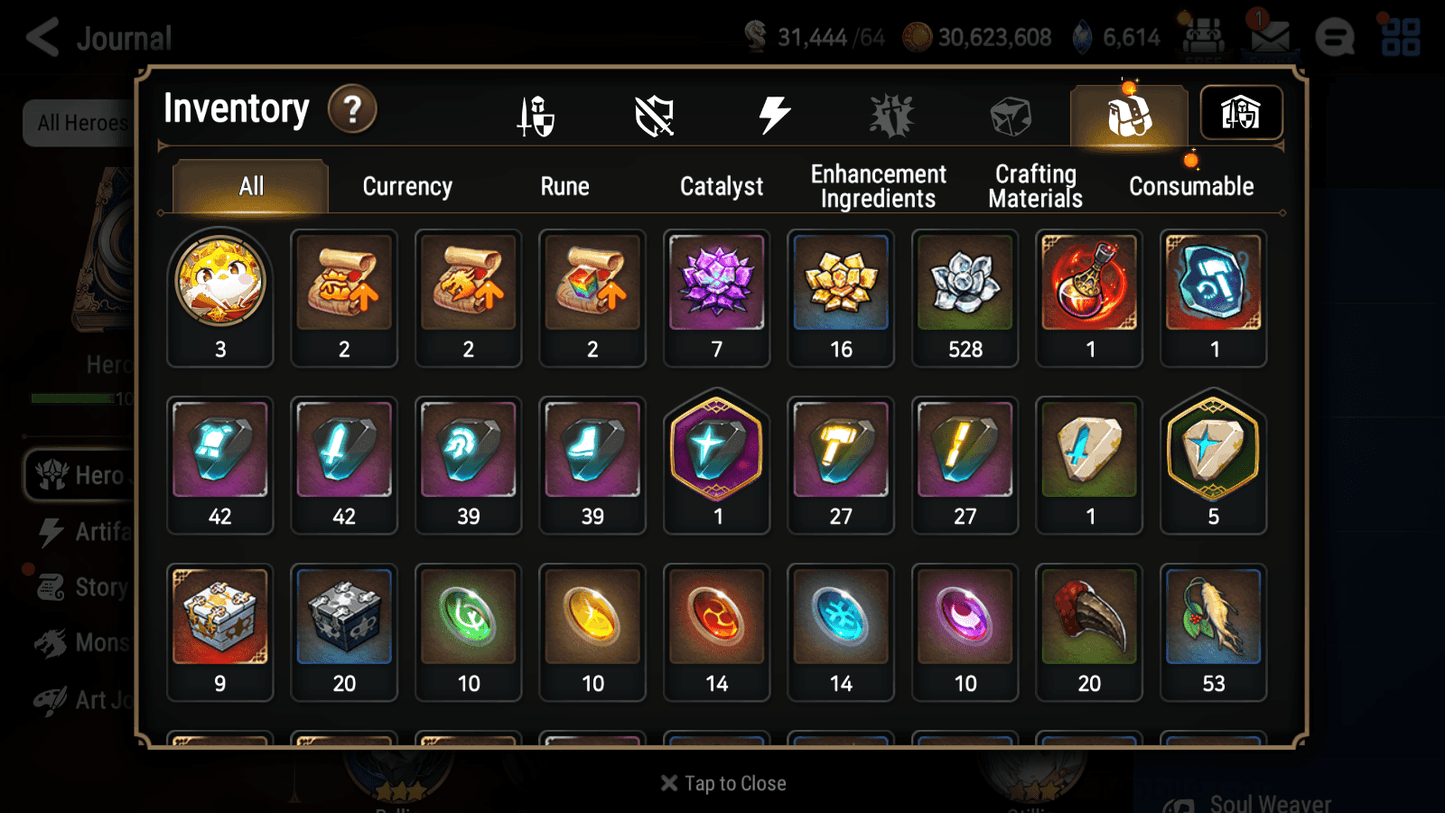This screenshot has width=1445, height=813.
Task: Tap to Close the inventory window
Action: pyautogui.click(x=722, y=783)
